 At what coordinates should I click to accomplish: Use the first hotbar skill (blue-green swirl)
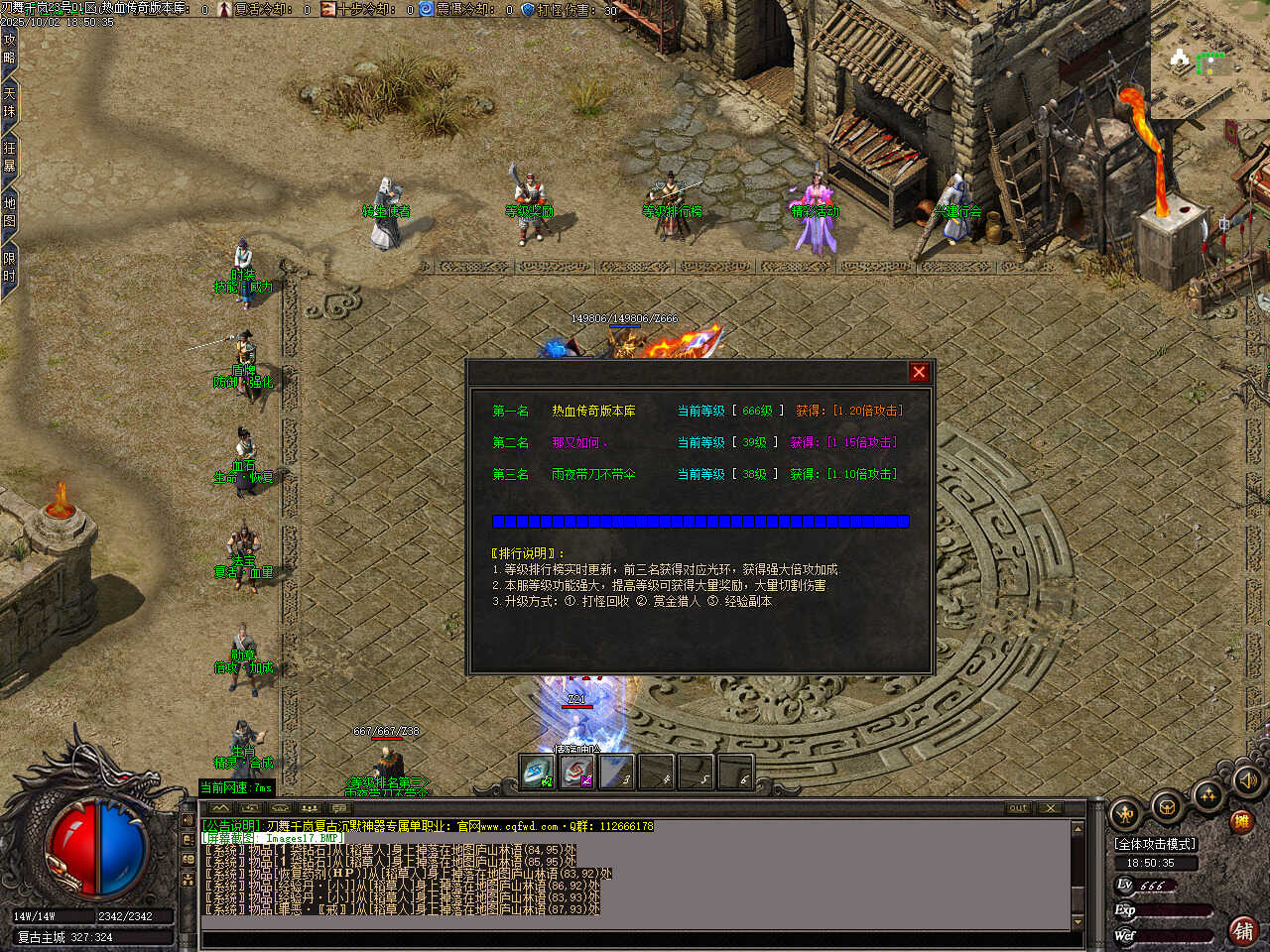click(x=538, y=773)
